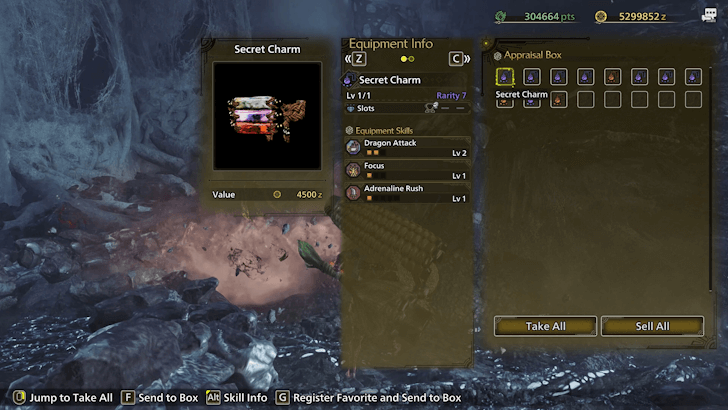Pick the orange charm in the top row
Image resolution: width=728 pixels, height=410 pixels.
tap(612, 77)
